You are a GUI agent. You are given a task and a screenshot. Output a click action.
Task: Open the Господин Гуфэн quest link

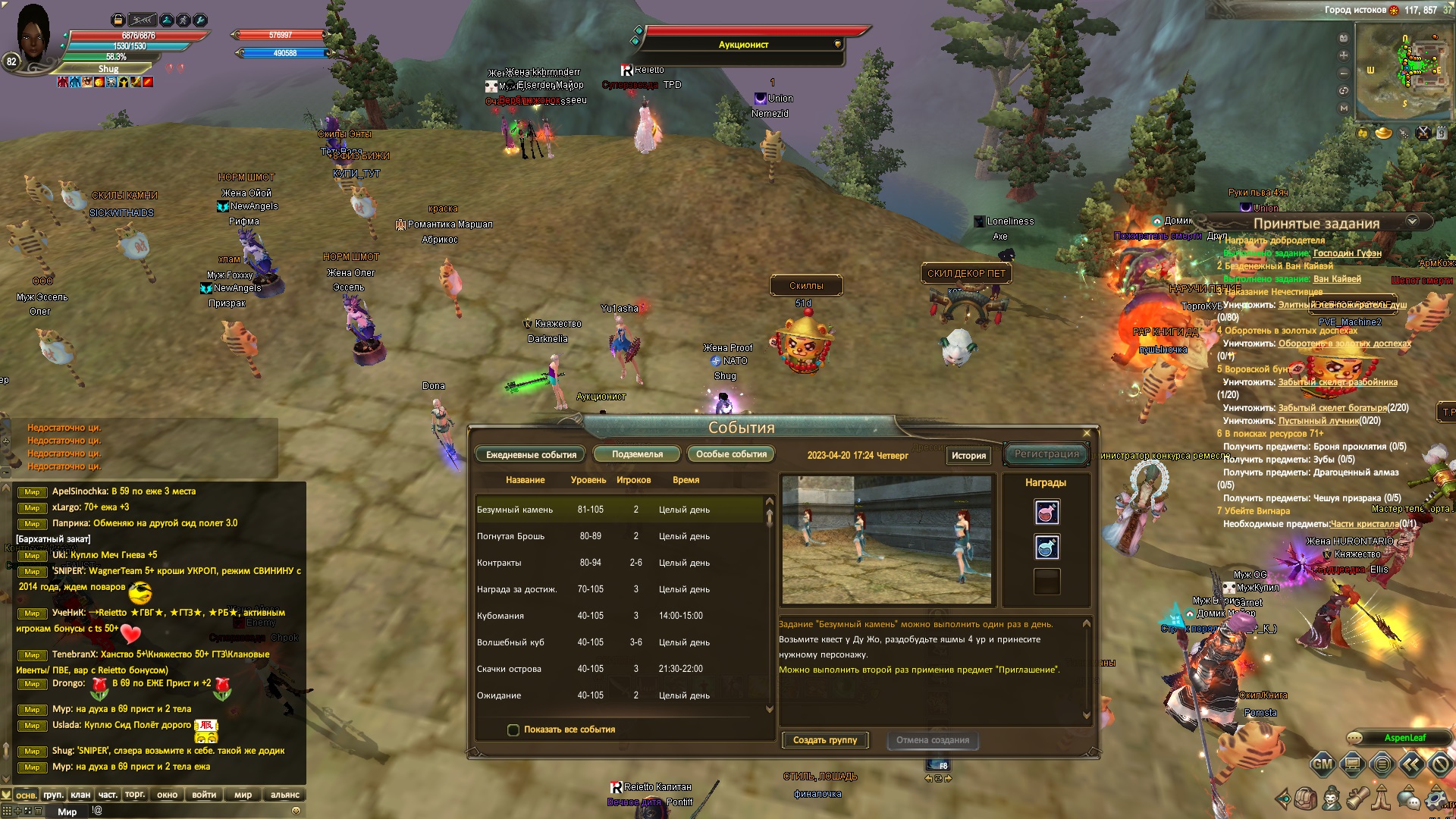coord(1347,253)
